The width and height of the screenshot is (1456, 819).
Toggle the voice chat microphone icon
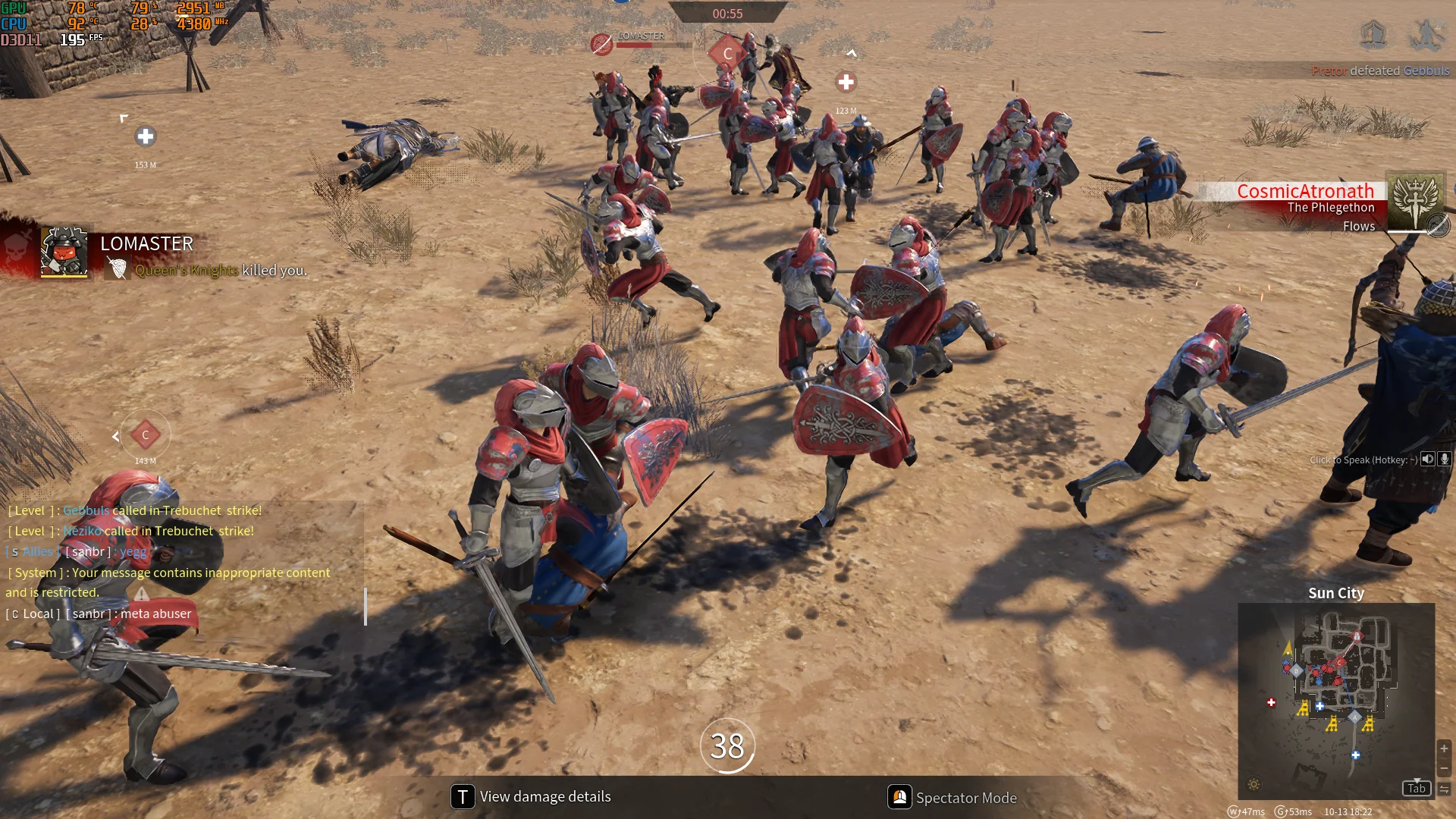tap(1445, 459)
